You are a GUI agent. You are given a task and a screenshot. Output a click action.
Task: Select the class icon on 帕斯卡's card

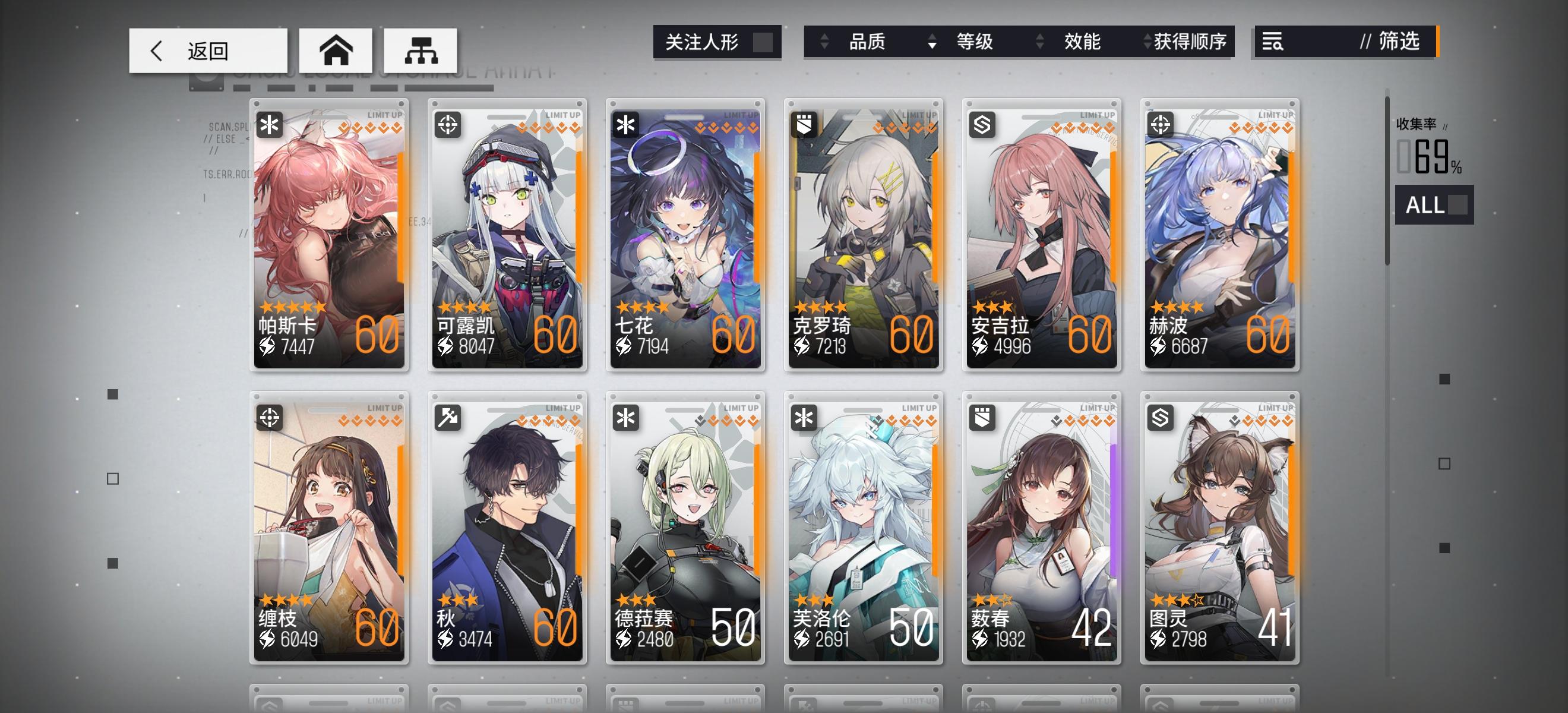coord(270,124)
